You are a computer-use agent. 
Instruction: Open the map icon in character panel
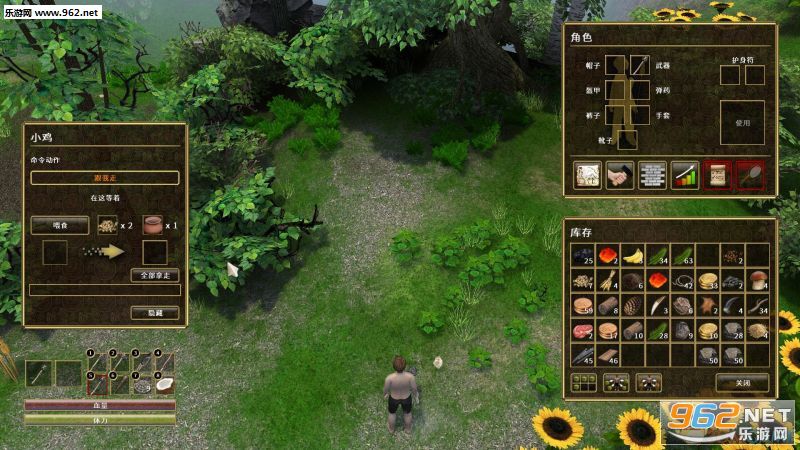(587, 174)
